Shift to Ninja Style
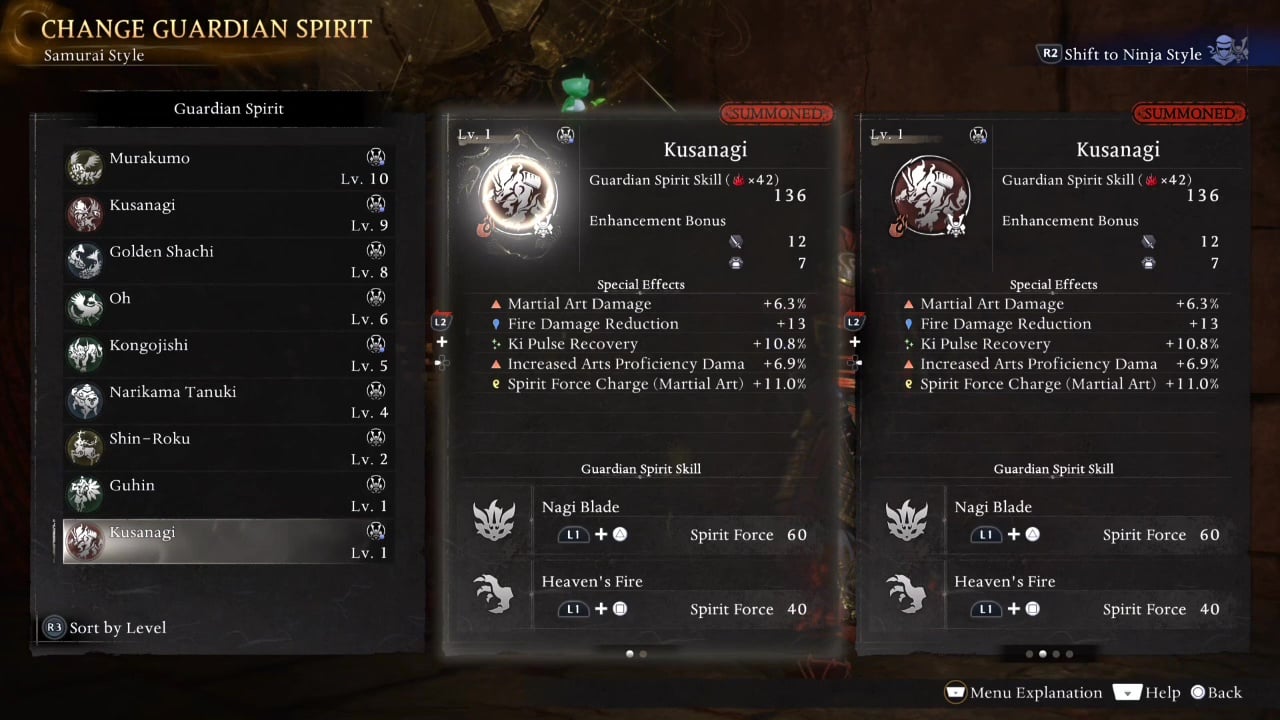Screen dimensions: 1280x720 pyautogui.click(x=1132, y=54)
